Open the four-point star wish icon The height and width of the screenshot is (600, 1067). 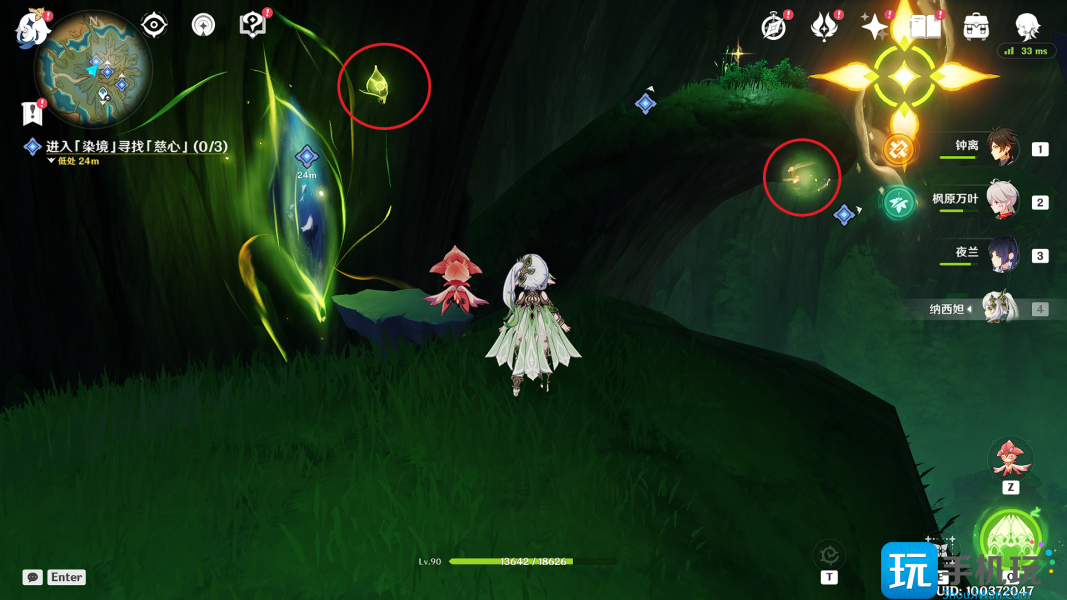pos(874,27)
